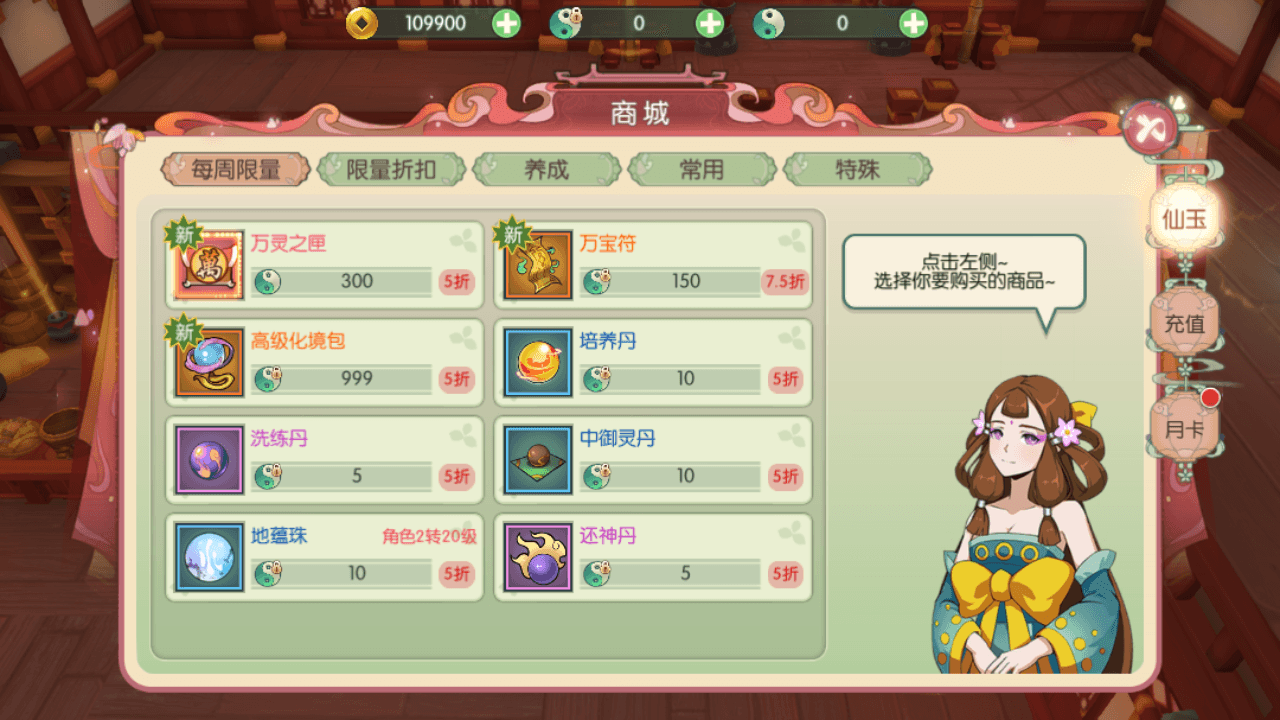Switch to the 限量折扣 tab

click(390, 169)
